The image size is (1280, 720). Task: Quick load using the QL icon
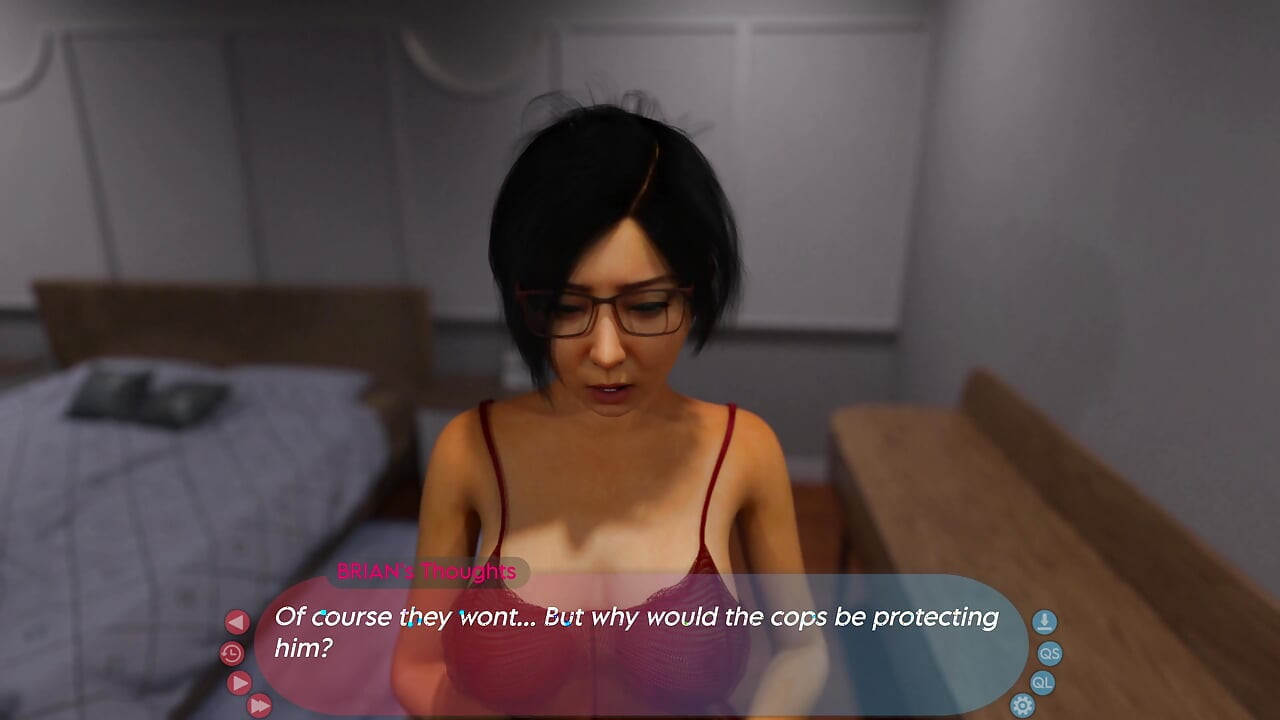pyautogui.click(x=1044, y=683)
